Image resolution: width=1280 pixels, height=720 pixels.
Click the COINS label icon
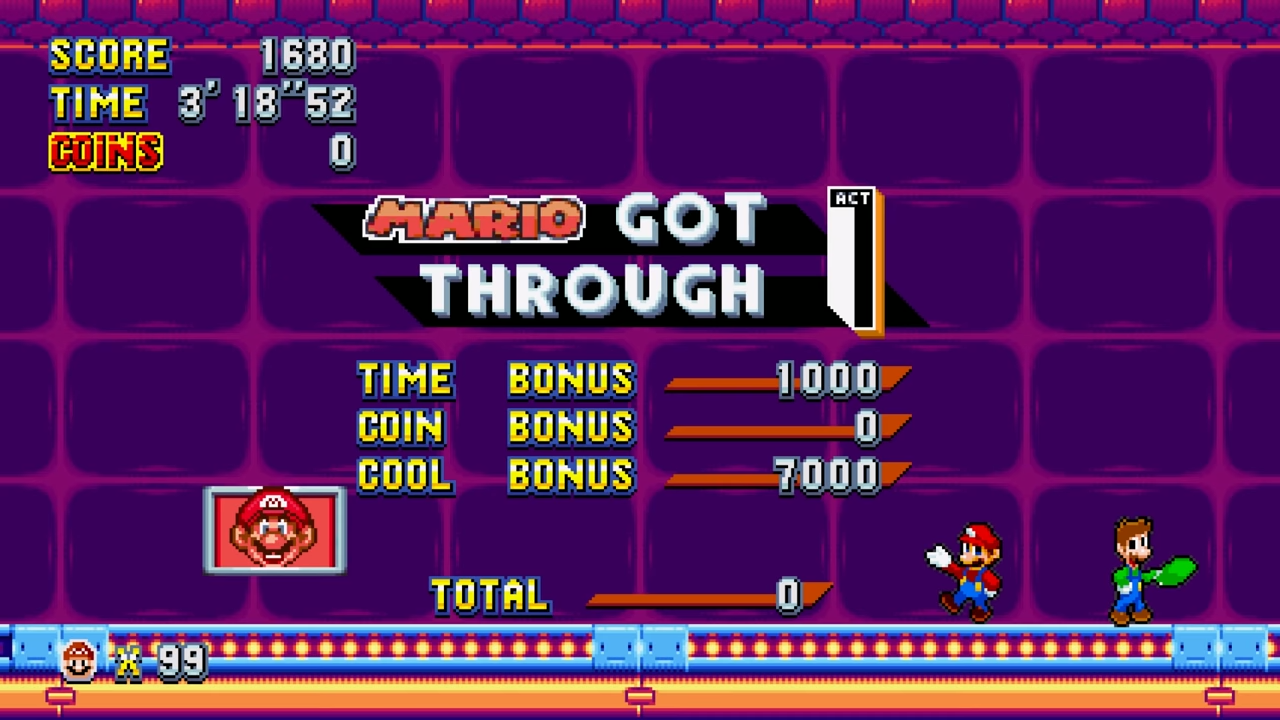tap(105, 152)
